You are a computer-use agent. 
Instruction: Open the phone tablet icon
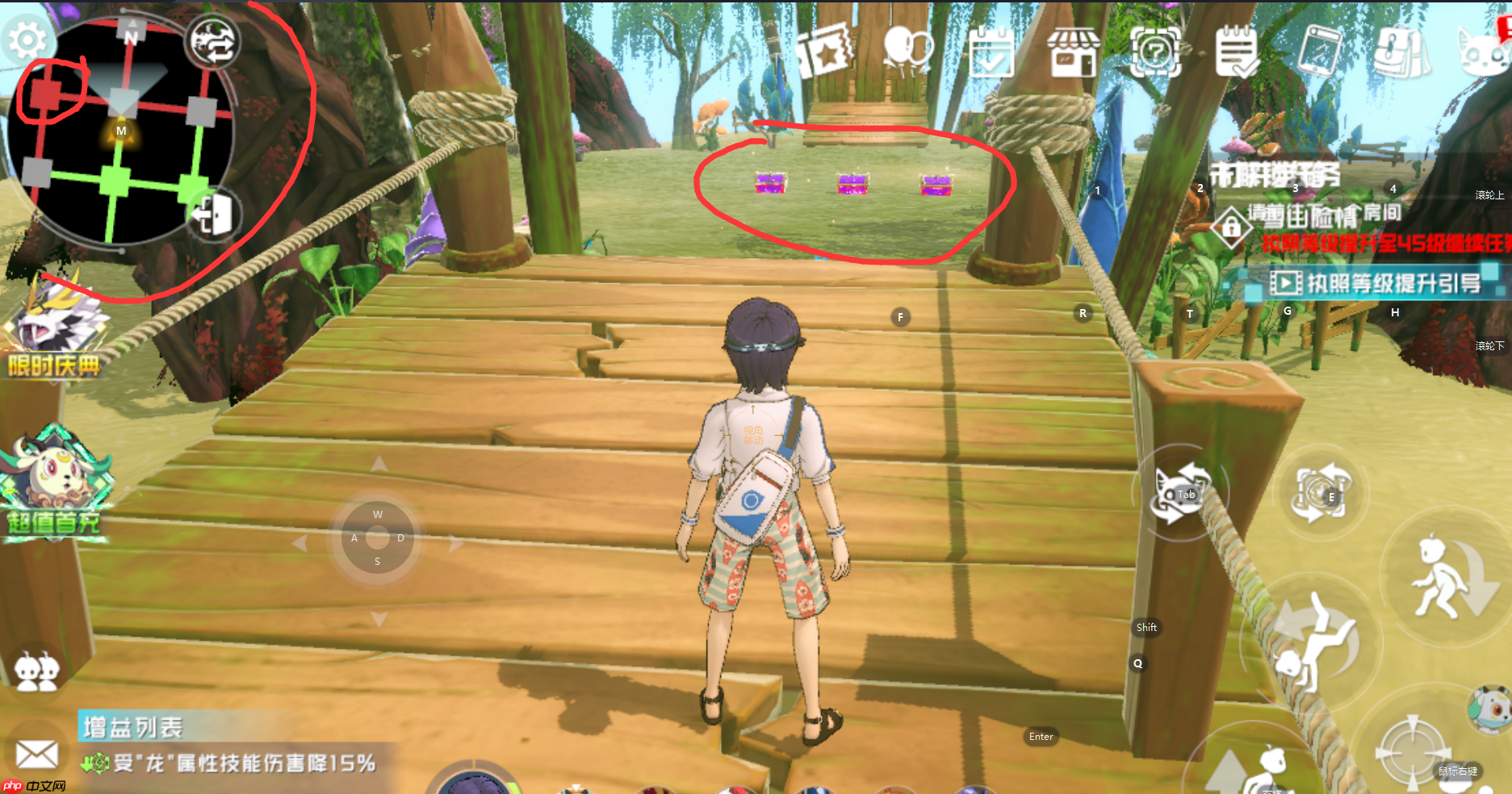pyautogui.click(x=1319, y=52)
